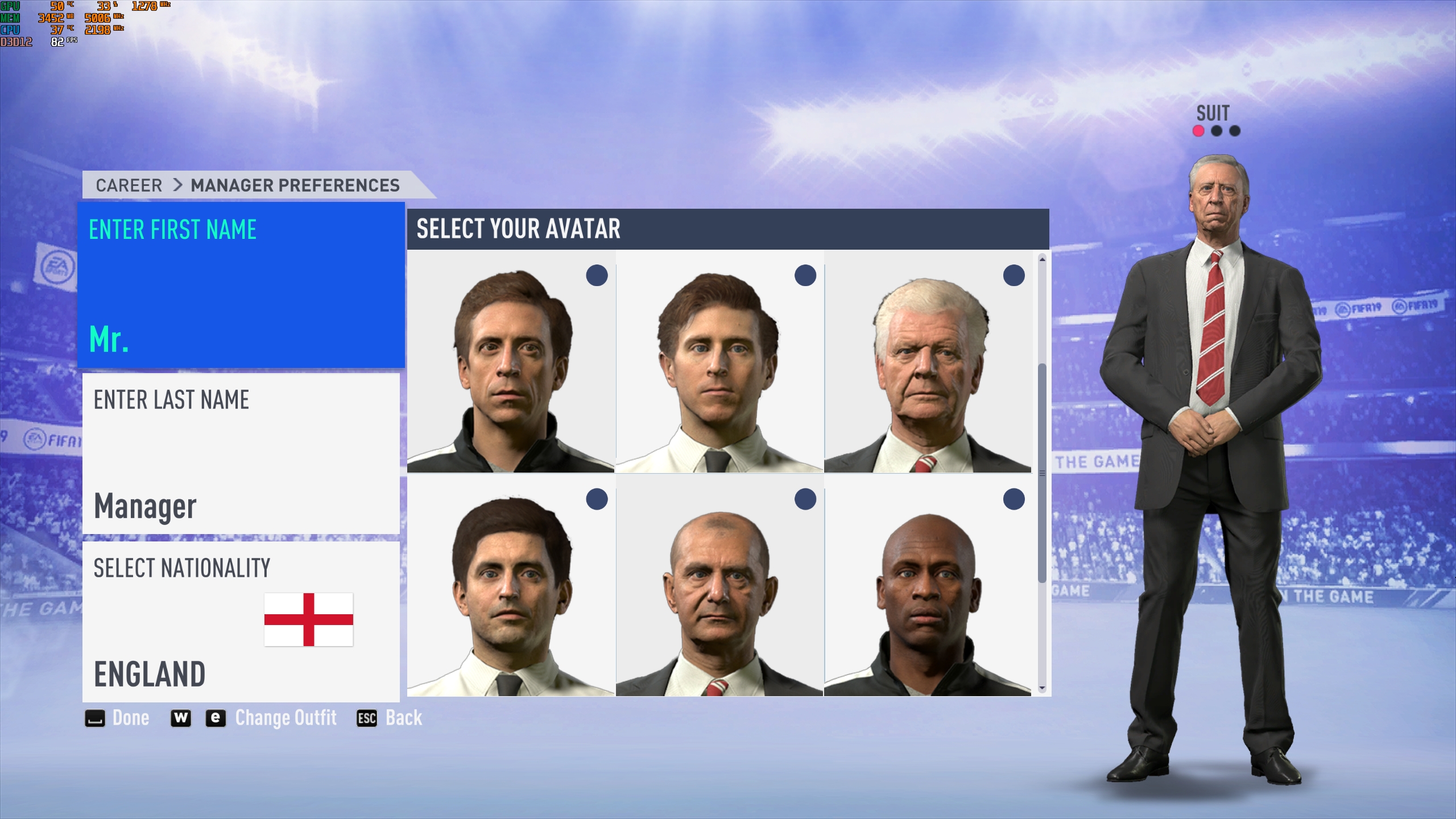
Task: Click the scroll-up arrow of avatar list
Action: coord(1042,259)
